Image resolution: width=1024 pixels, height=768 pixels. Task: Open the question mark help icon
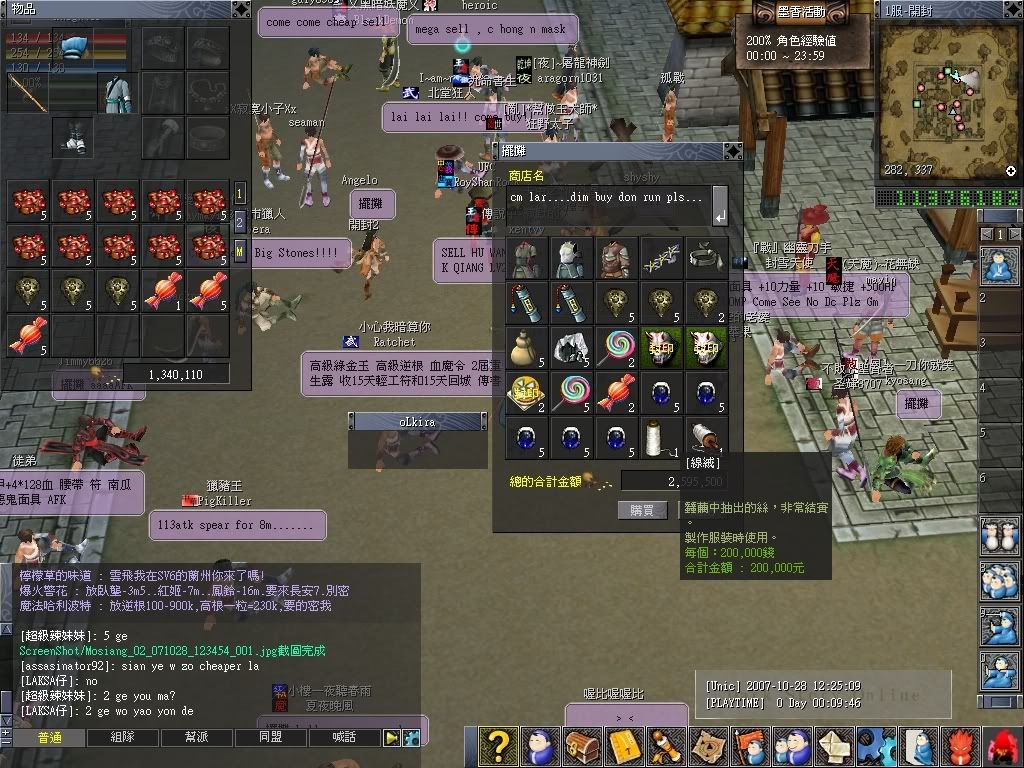coord(496,746)
